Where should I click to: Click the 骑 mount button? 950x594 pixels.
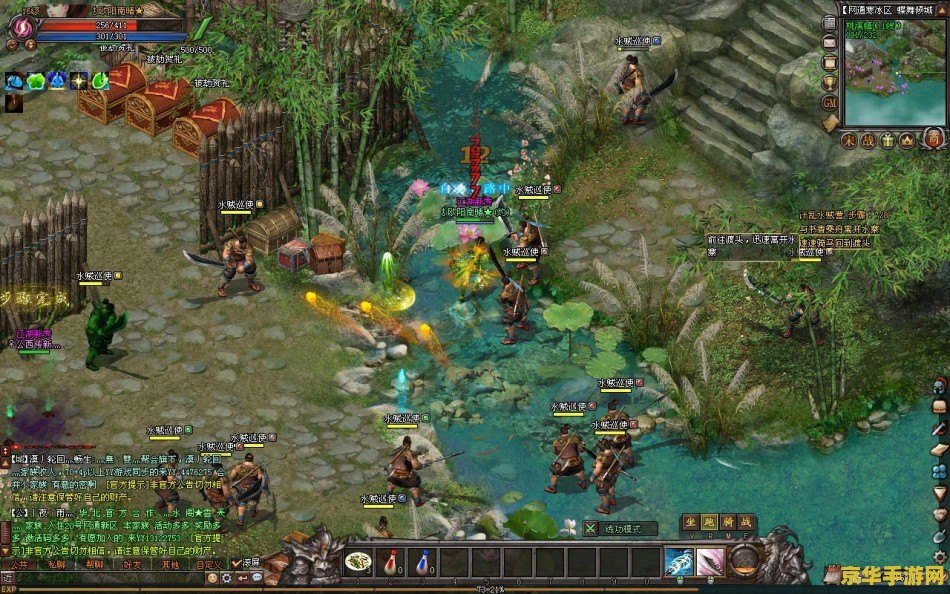tap(729, 521)
